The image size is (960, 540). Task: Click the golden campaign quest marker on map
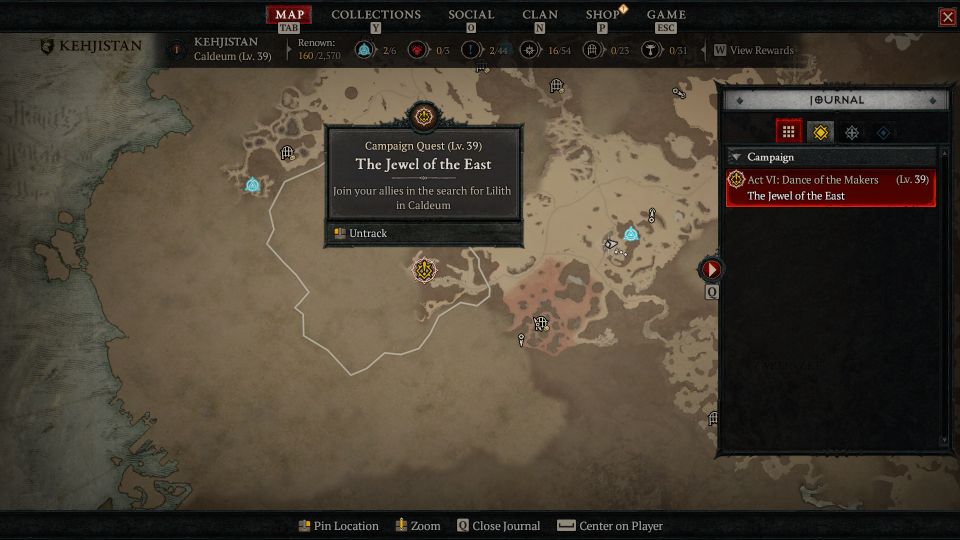pyautogui.click(x=426, y=269)
